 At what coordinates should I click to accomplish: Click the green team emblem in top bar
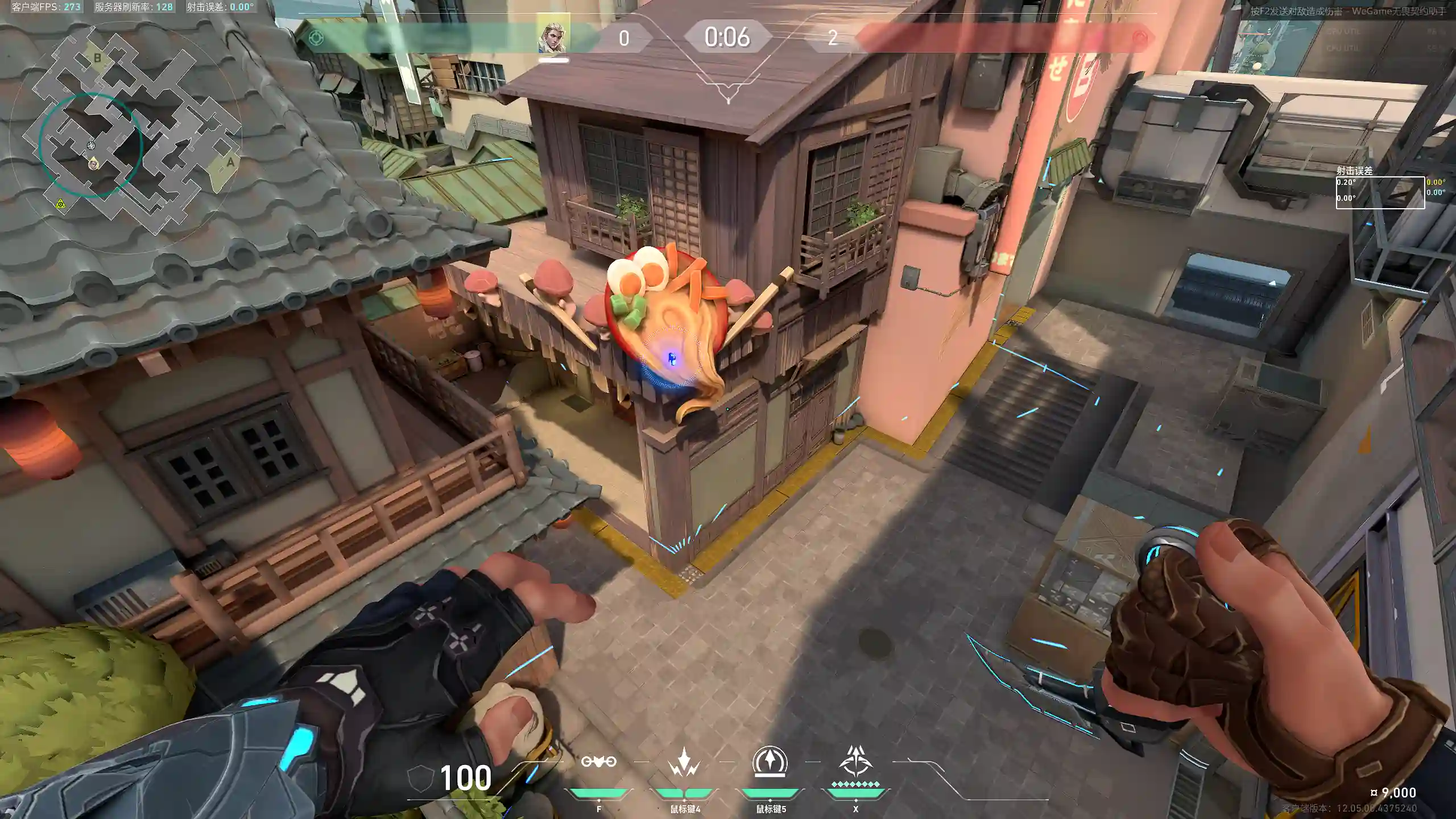[x=316, y=38]
